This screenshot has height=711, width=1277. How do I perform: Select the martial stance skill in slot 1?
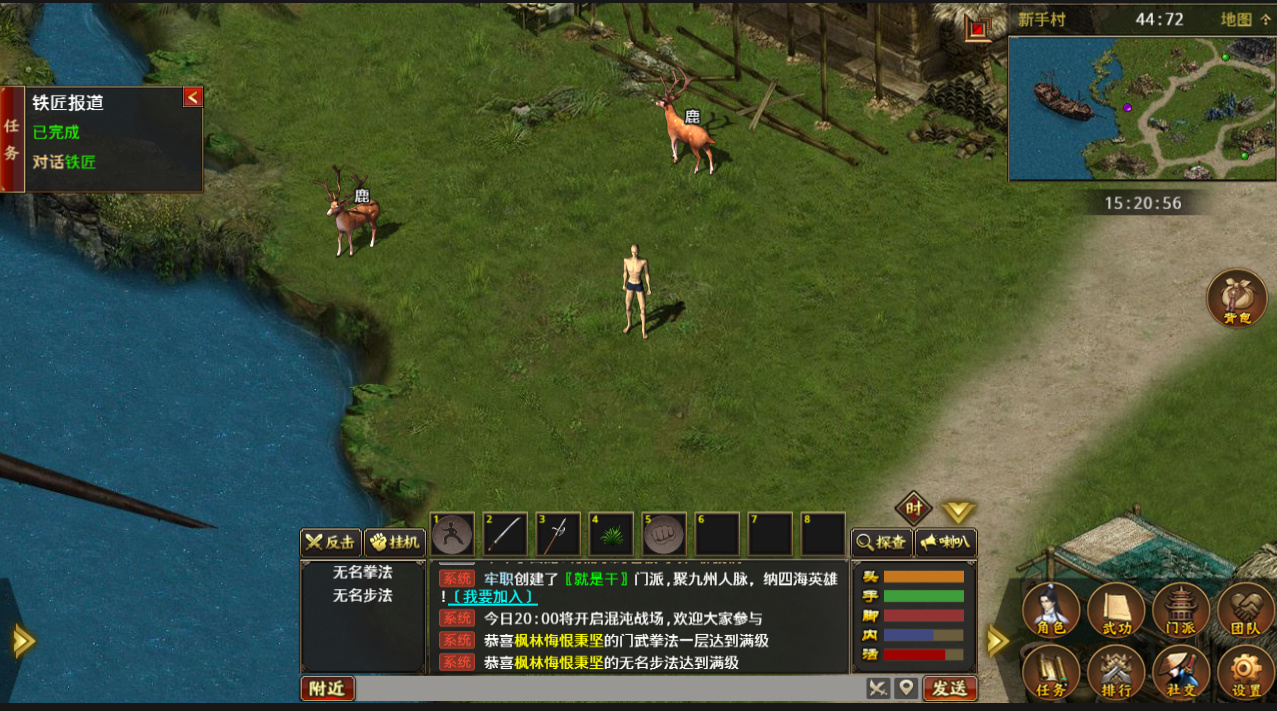(x=453, y=535)
